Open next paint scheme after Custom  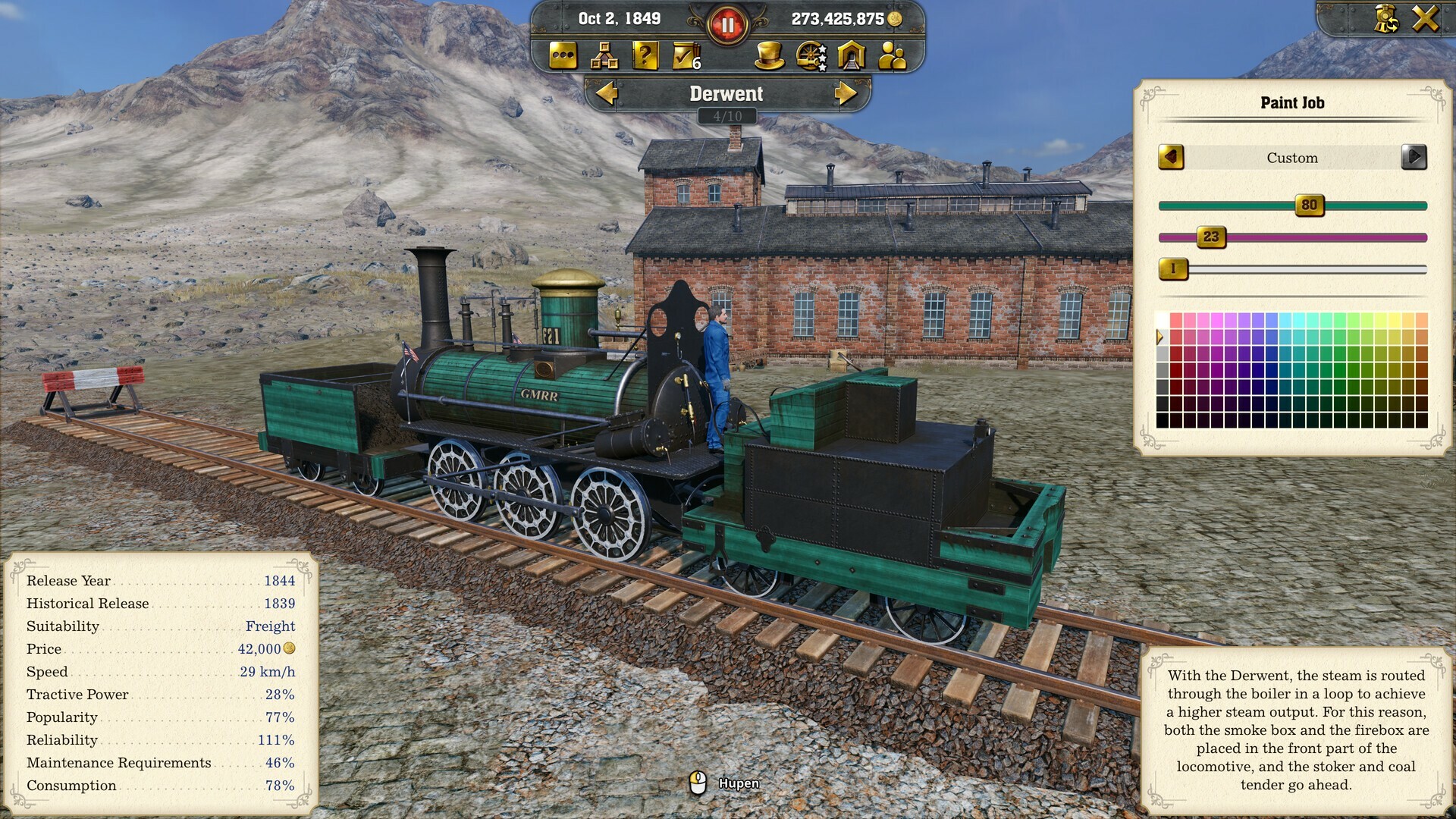[1415, 158]
